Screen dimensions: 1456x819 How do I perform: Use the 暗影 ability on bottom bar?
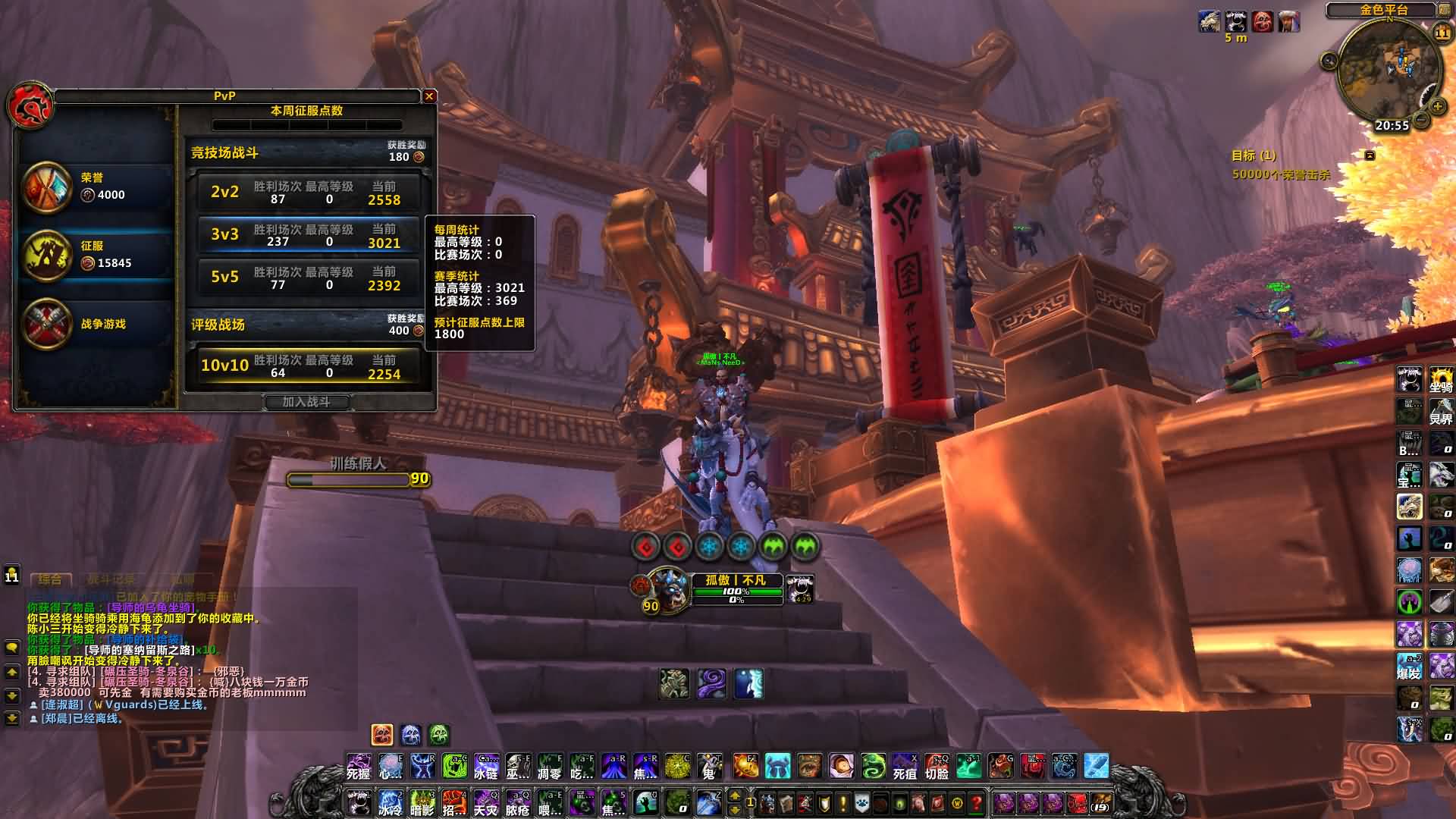pyautogui.click(x=422, y=802)
